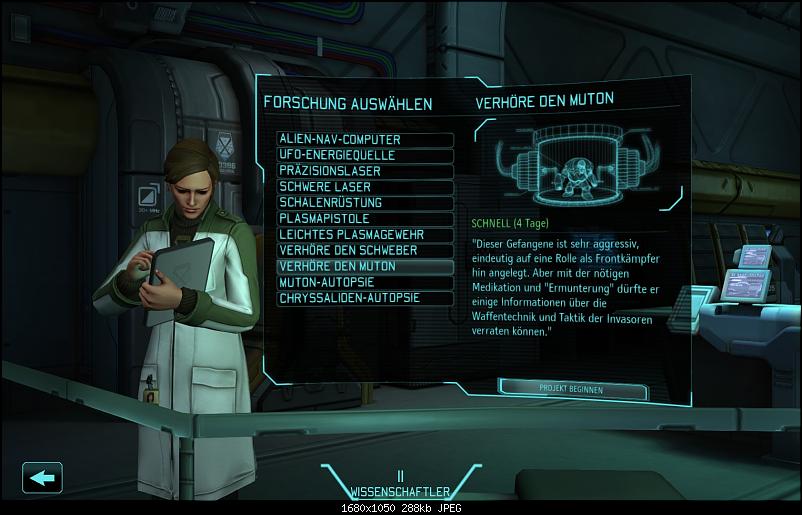Select Schalenrüstung research option
The image size is (802, 515).
(x=365, y=203)
